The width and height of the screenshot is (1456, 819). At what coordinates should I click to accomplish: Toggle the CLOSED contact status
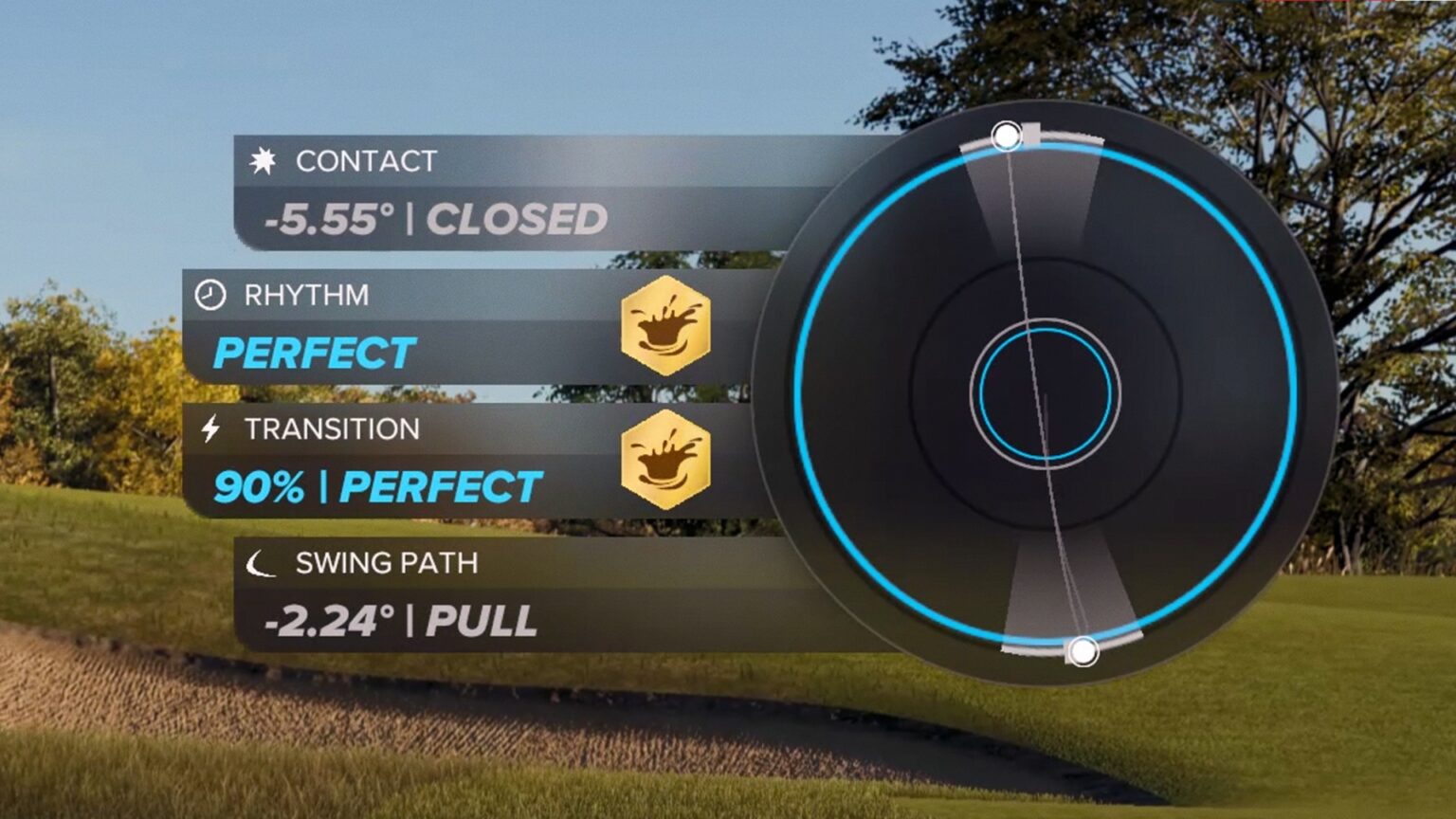pos(517,218)
